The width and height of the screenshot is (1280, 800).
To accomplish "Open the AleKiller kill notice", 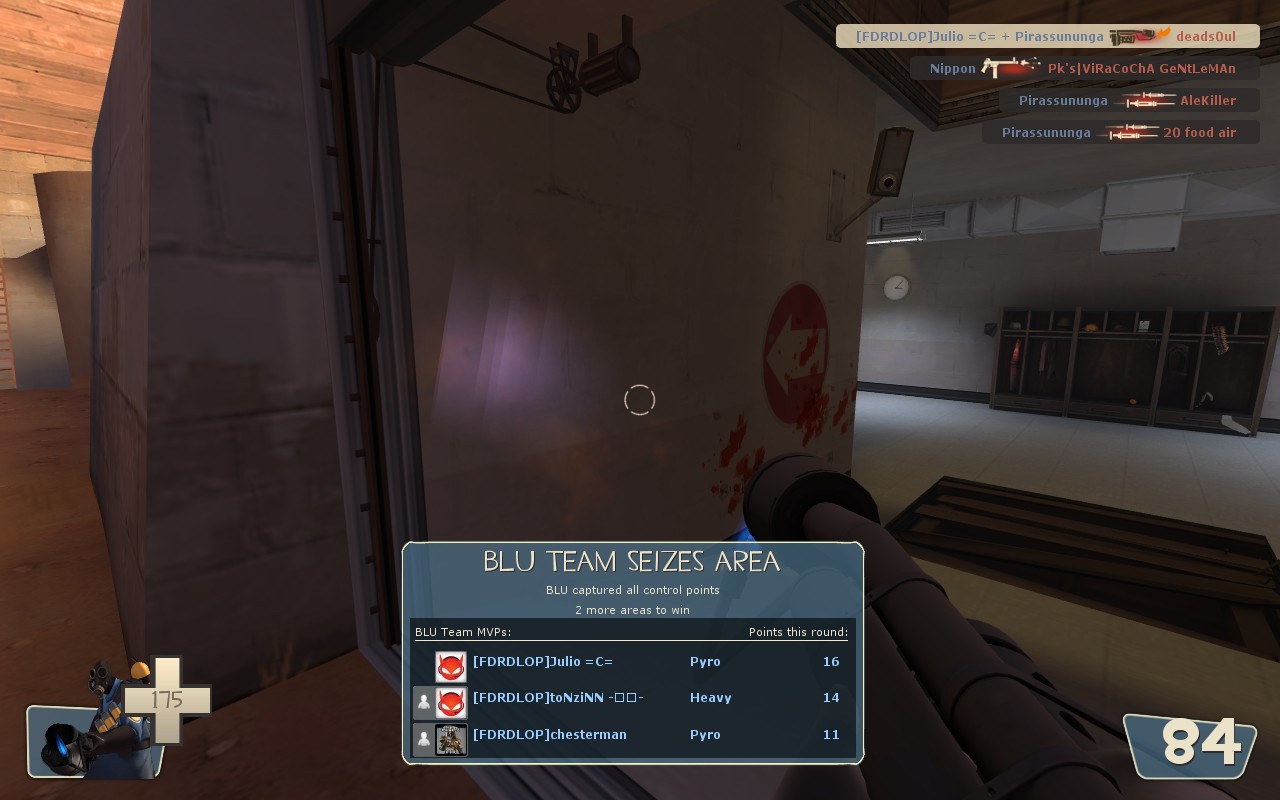I will (x=1128, y=101).
